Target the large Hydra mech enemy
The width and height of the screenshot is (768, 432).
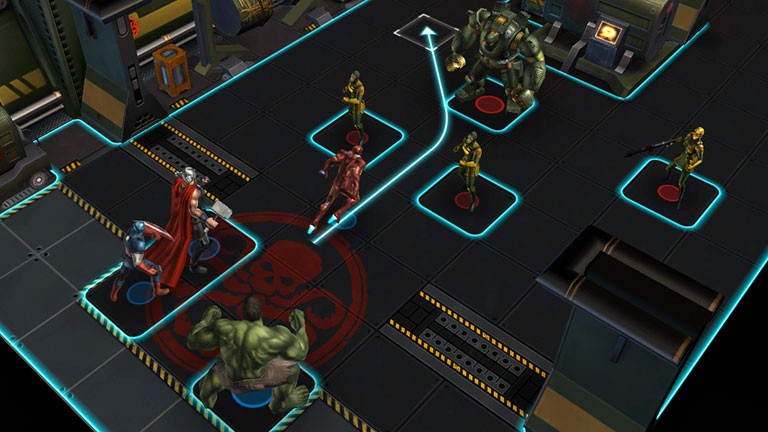pyautogui.click(x=497, y=62)
